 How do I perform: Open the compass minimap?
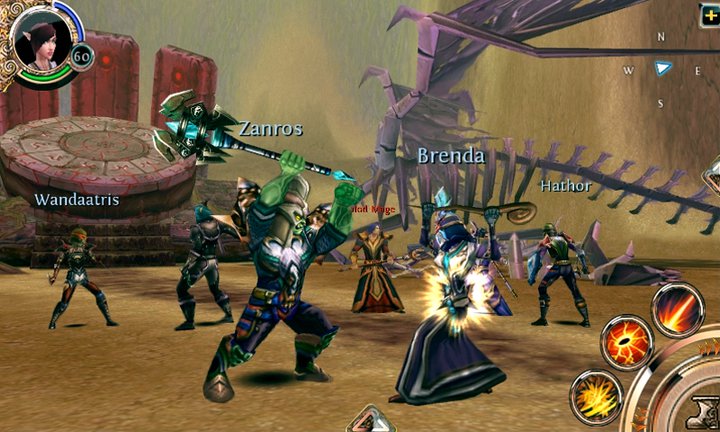(x=661, y=69)
